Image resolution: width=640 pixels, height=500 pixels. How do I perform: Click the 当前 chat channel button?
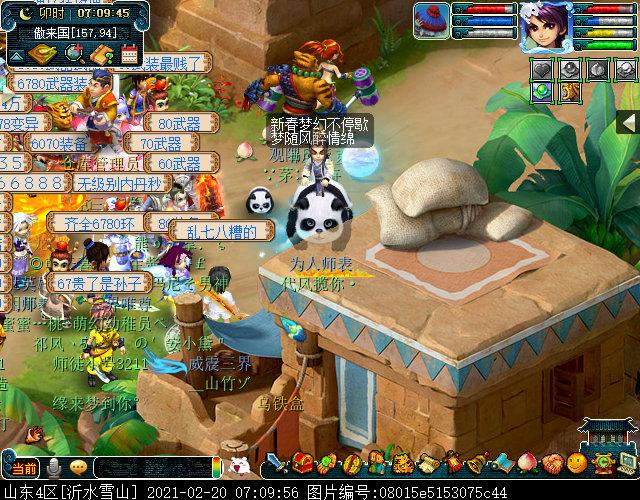pos(22,467)
